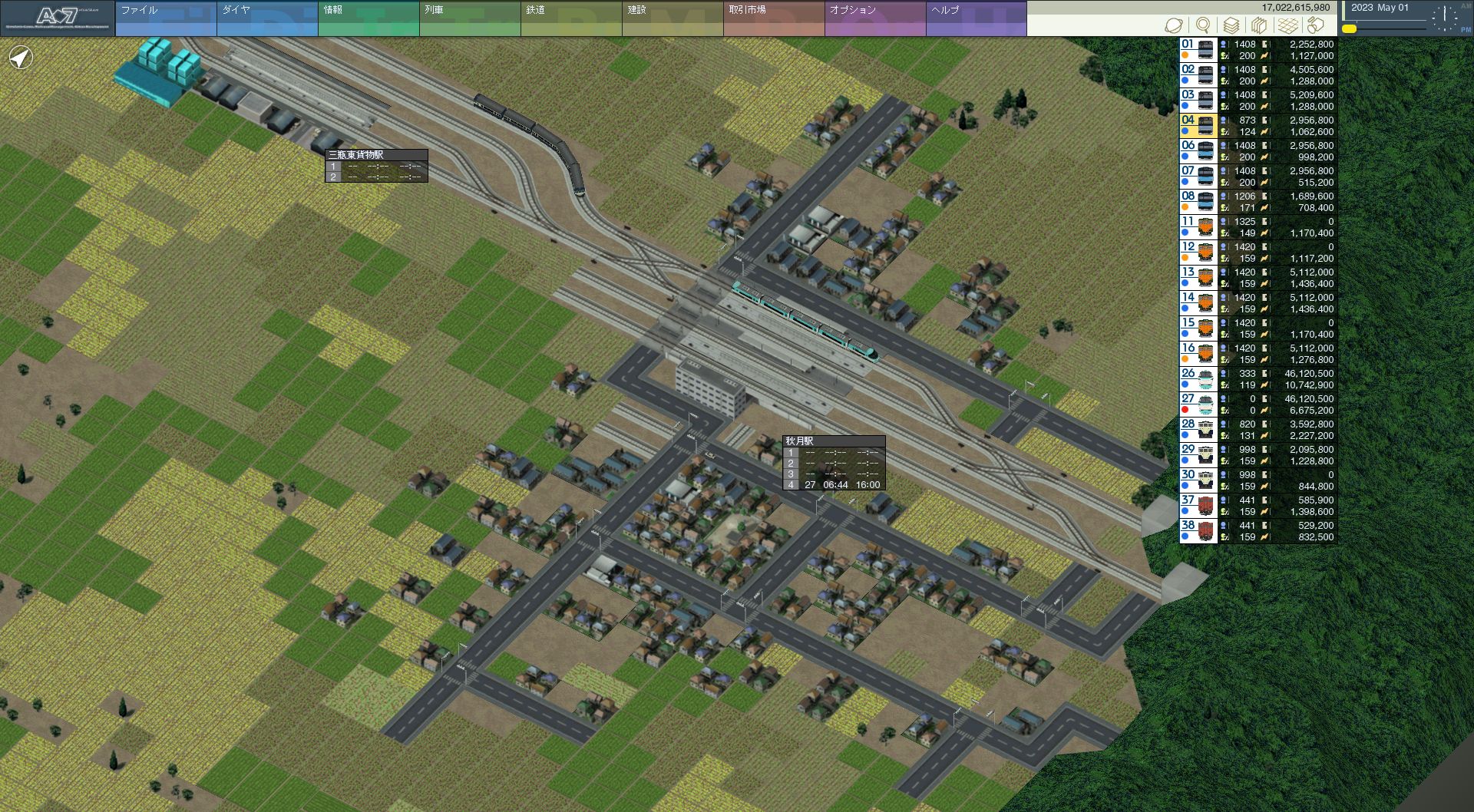Open the 建設 (Construction) menu
Image resolution: width=1474 pixels, height=812 pixels.
(x=672, y=18)
